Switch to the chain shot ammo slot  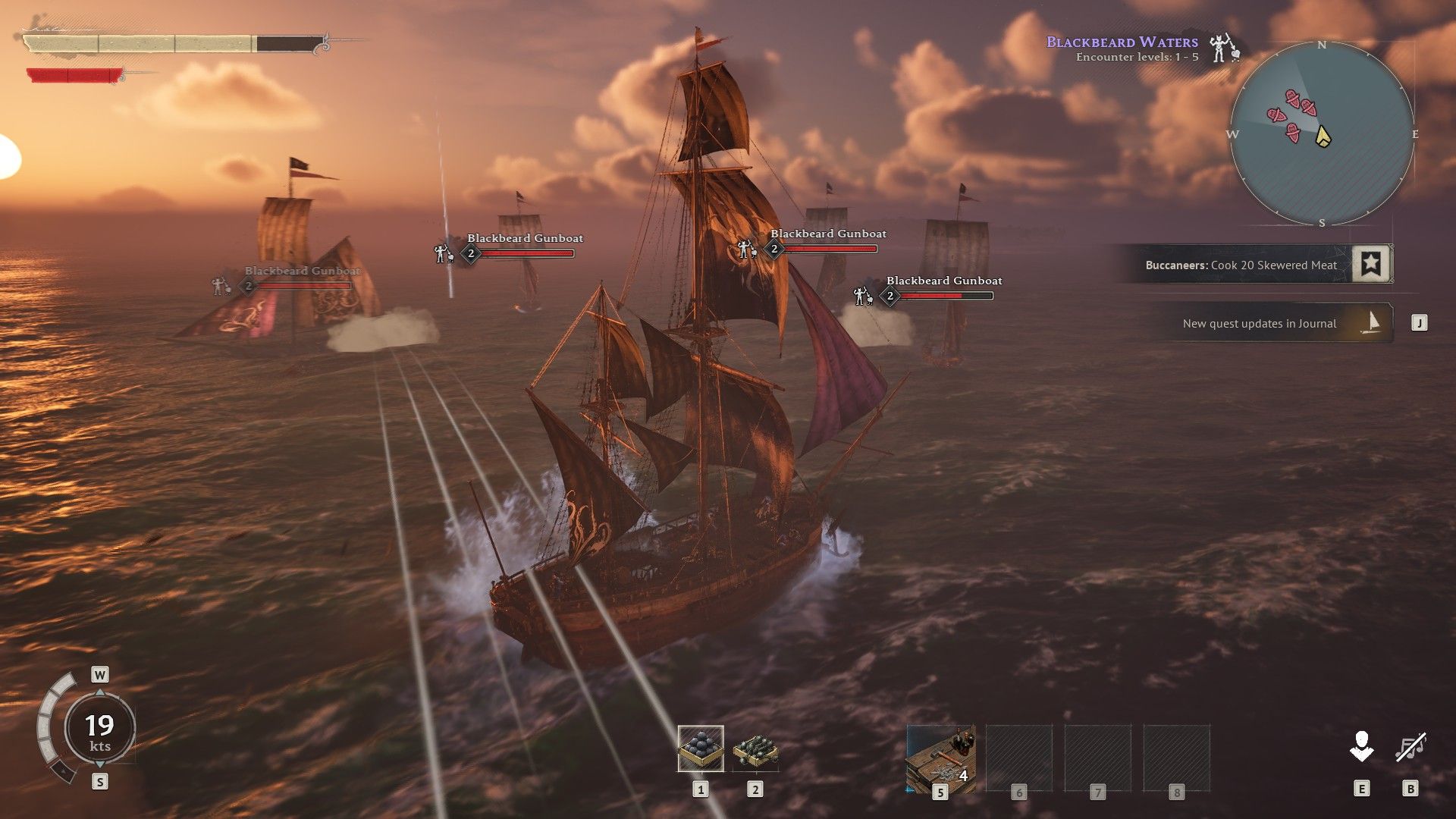pyautogui.click(x=755, y=748)
